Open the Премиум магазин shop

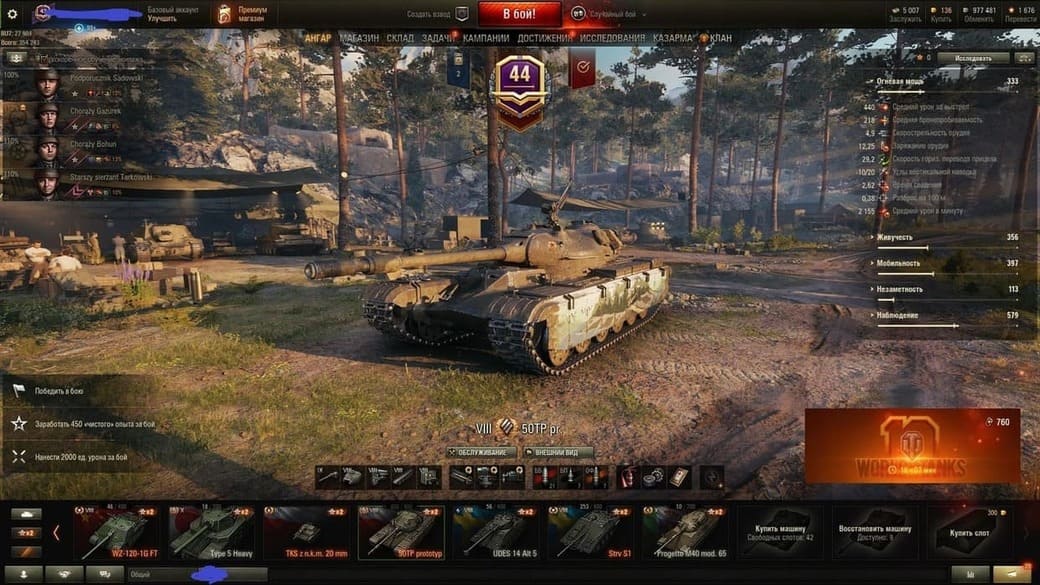click(x=243, y=14)
